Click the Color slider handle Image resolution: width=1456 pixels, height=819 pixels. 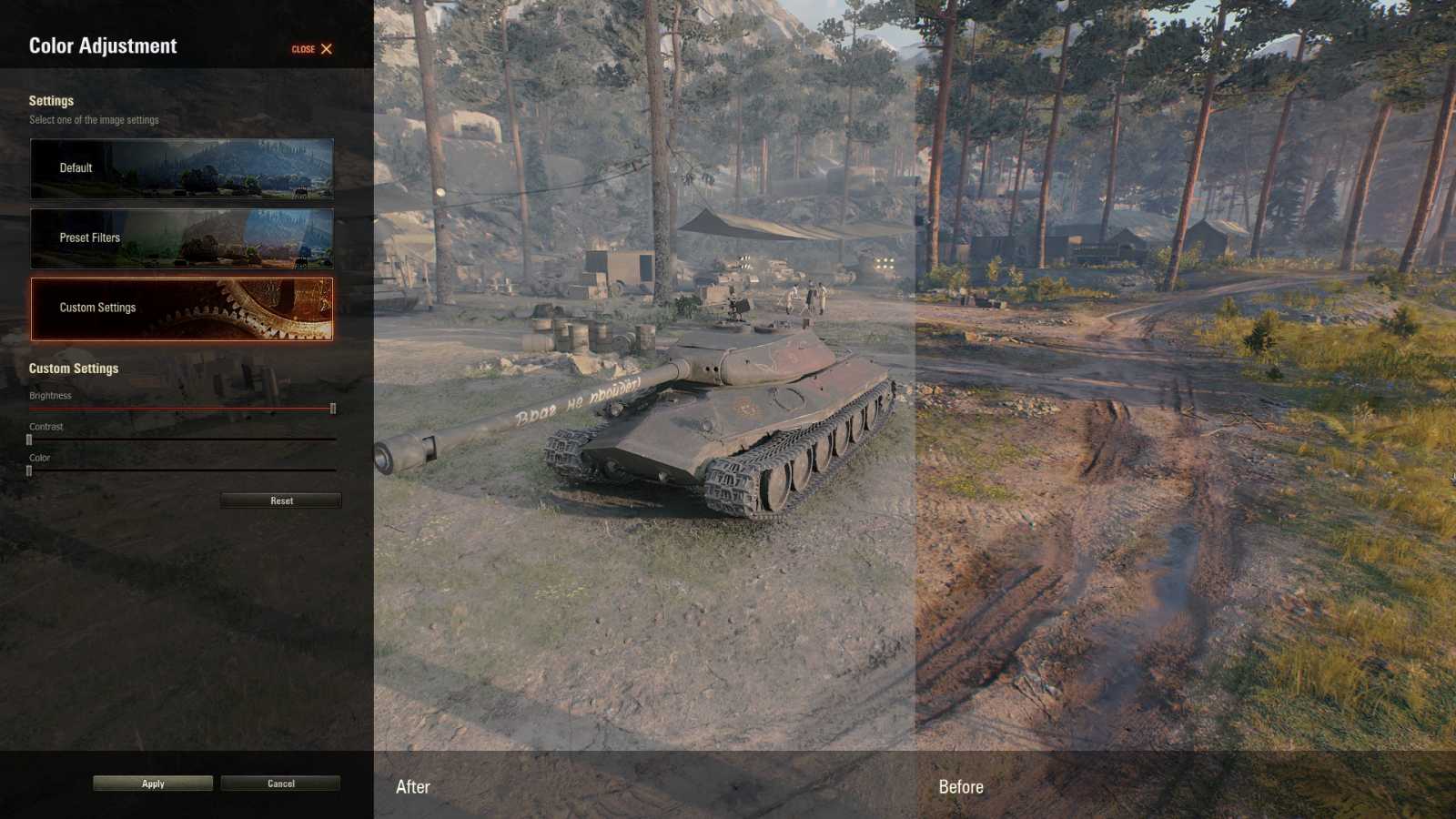[x=28, y=469]
